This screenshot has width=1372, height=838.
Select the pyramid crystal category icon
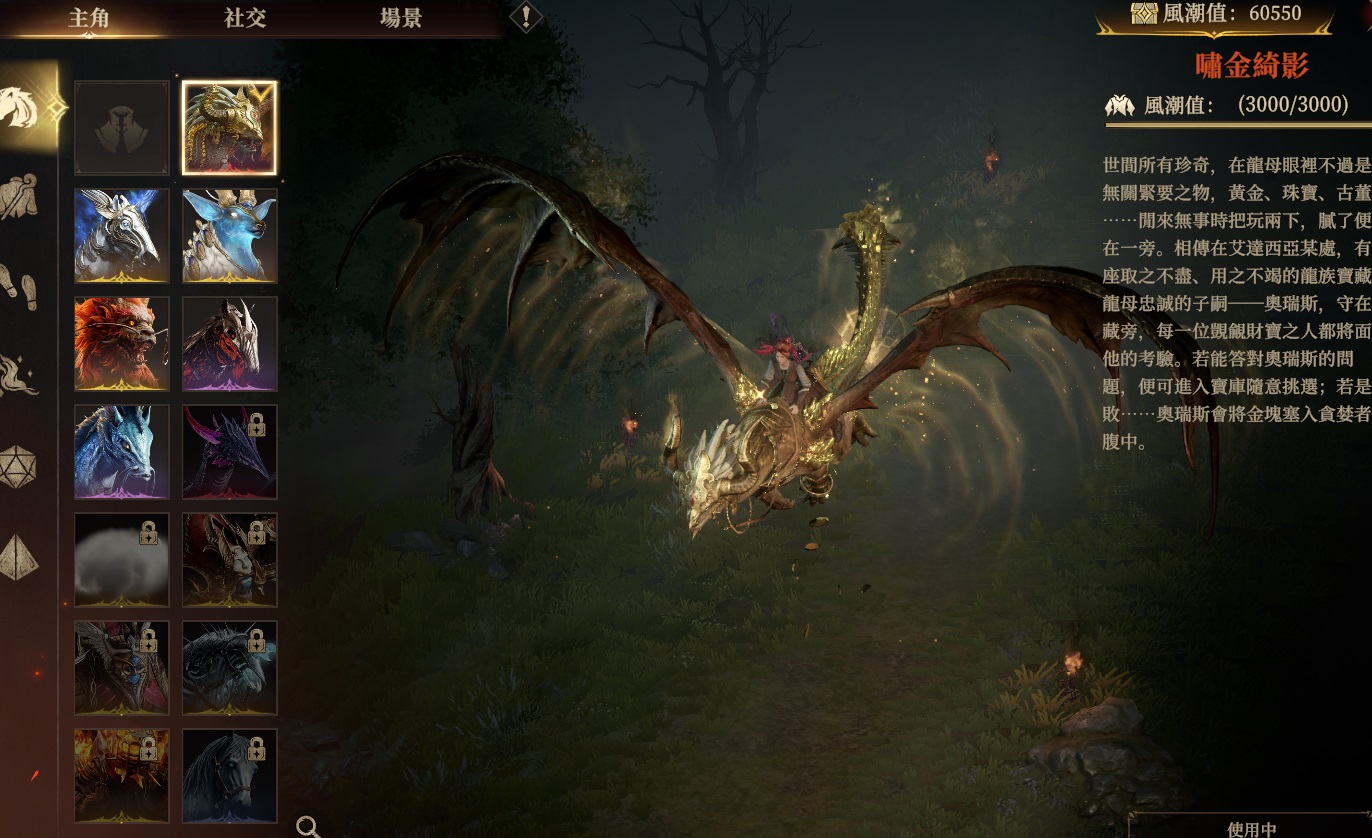point(19,557)
